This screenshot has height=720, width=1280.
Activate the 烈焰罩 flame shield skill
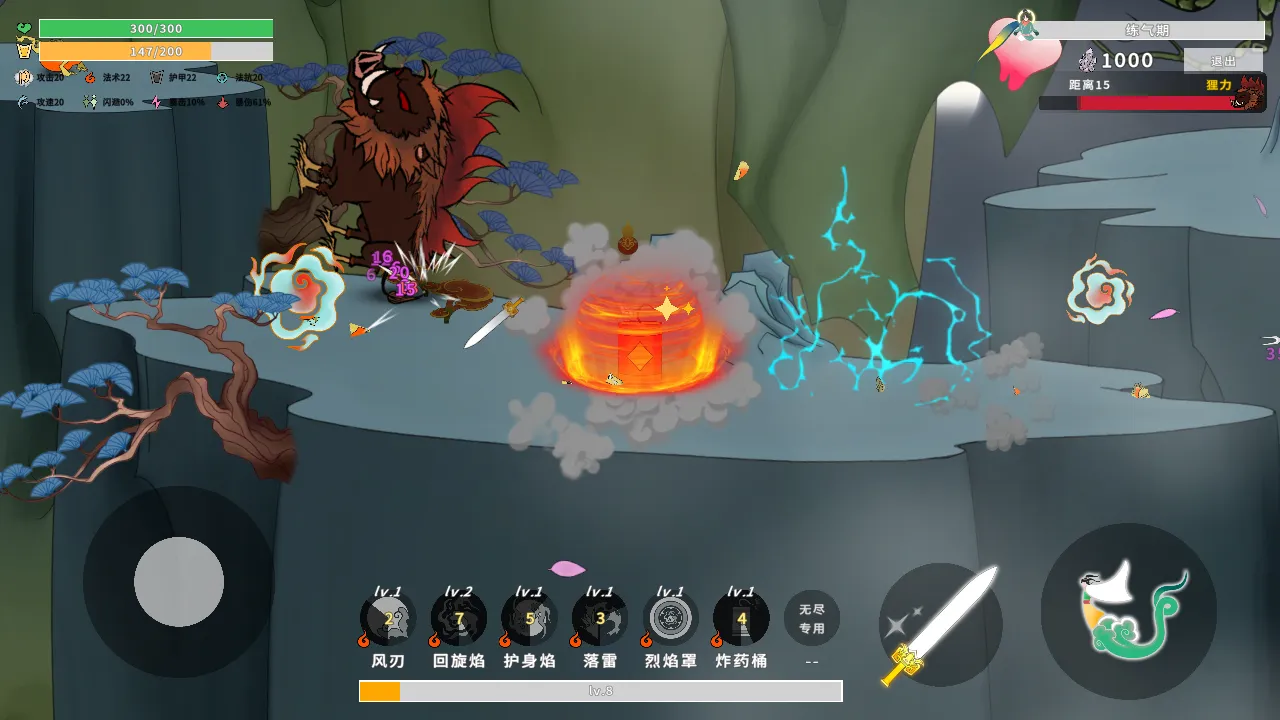click(x=670, y=619)
